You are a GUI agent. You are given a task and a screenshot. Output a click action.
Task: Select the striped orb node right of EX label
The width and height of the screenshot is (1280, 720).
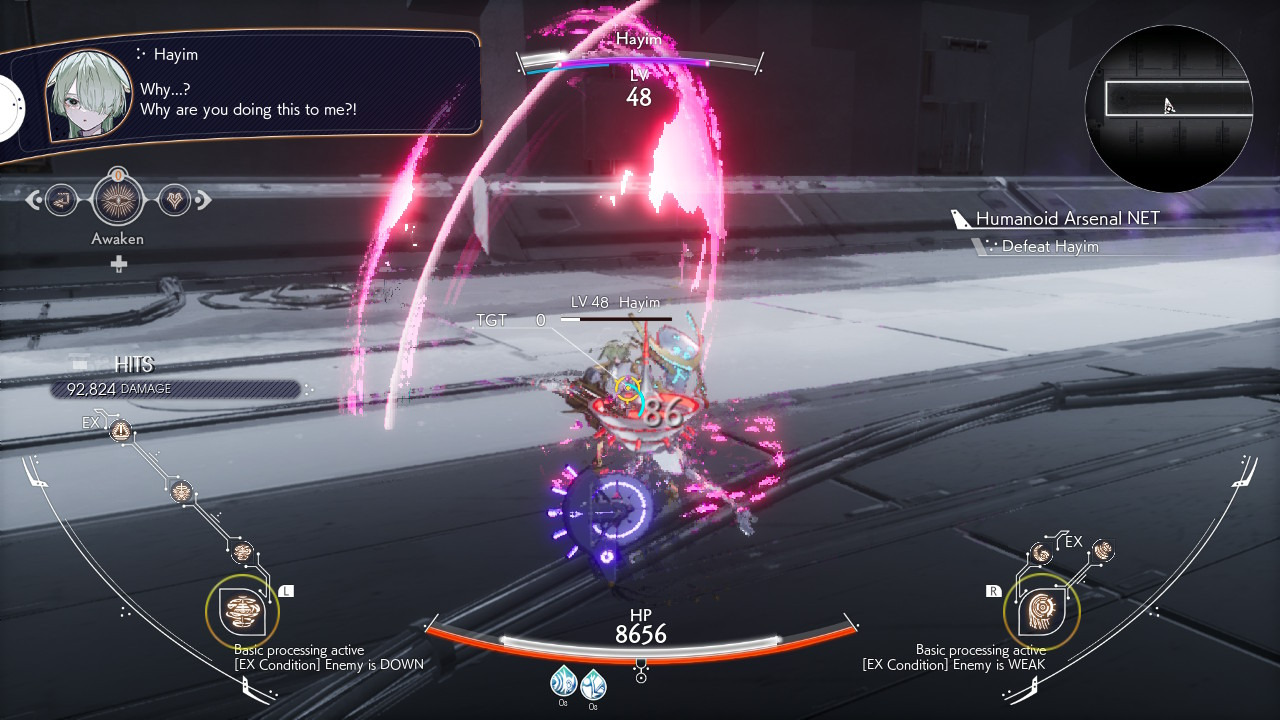point(1103,550)
